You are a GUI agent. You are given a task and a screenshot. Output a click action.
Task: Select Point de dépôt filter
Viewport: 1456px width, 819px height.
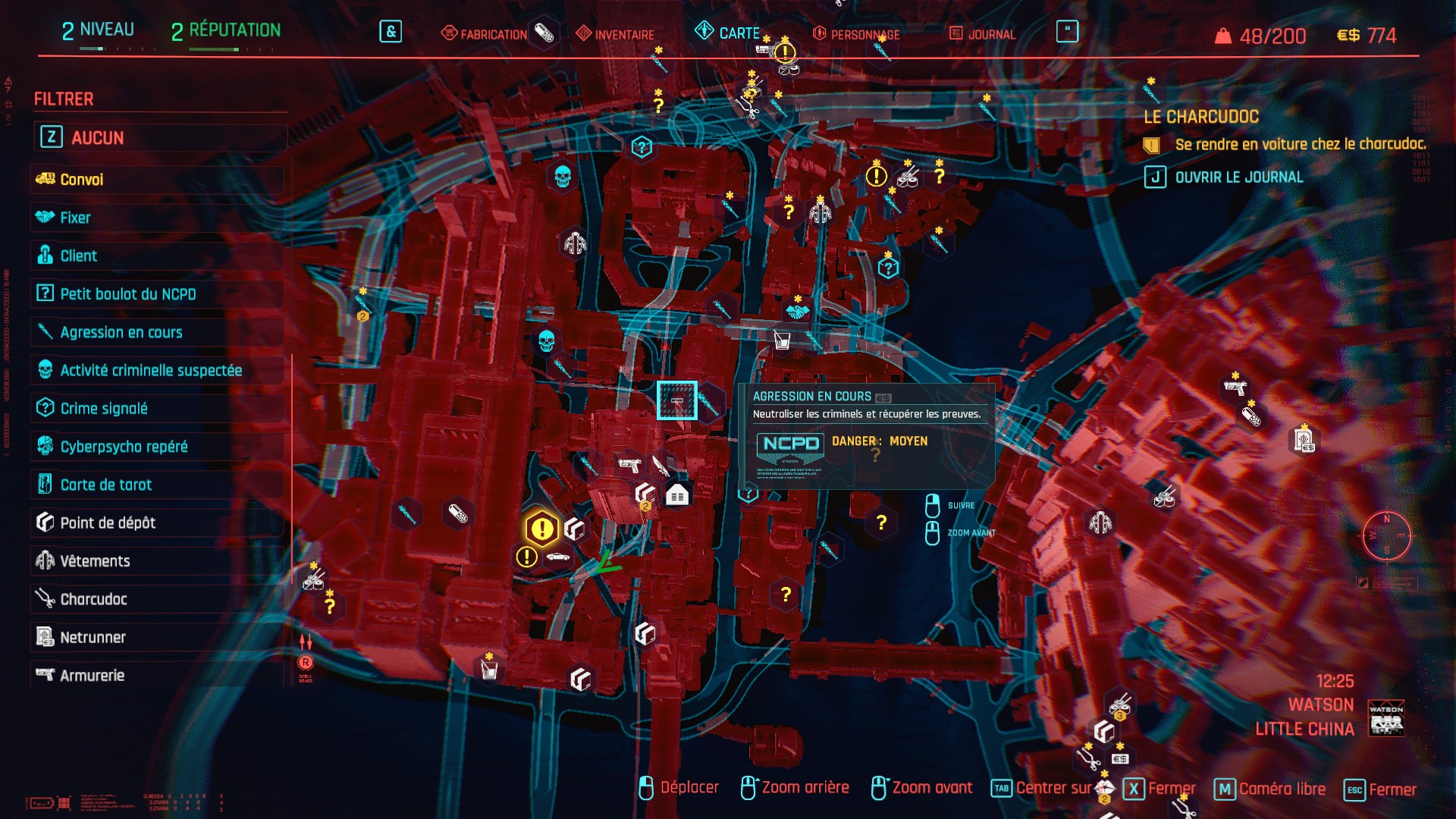[108, 522]
